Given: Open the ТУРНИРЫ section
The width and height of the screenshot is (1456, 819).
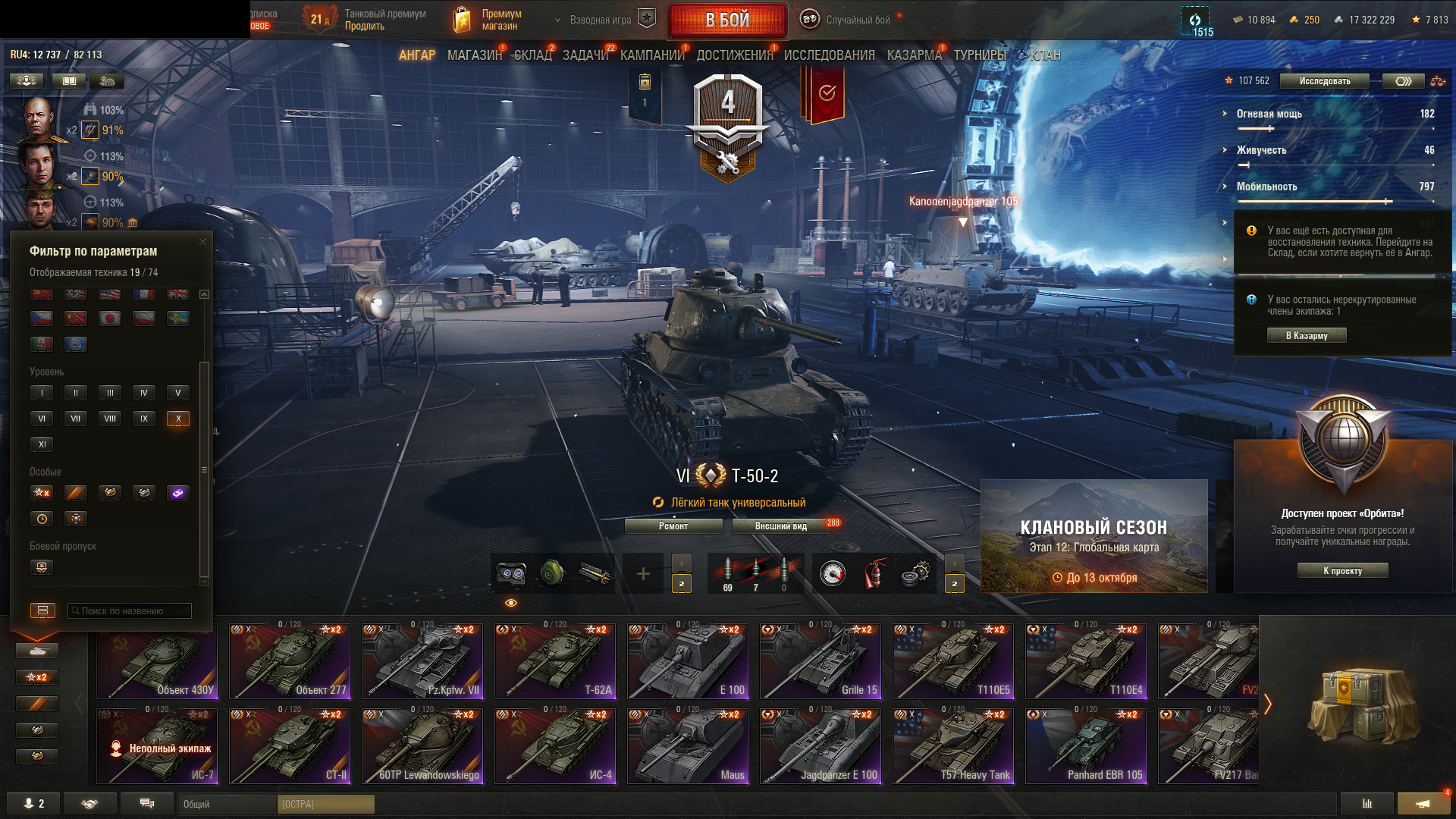Looking at the screenshot, I should point(980,55).
